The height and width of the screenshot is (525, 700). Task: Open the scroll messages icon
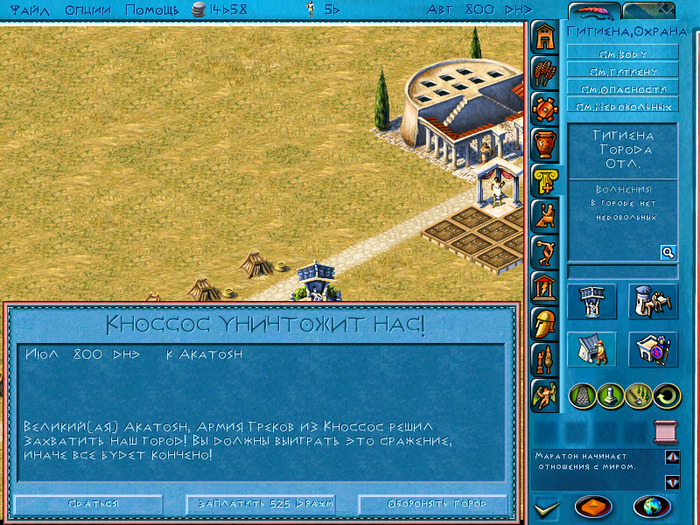pos(662,431)
